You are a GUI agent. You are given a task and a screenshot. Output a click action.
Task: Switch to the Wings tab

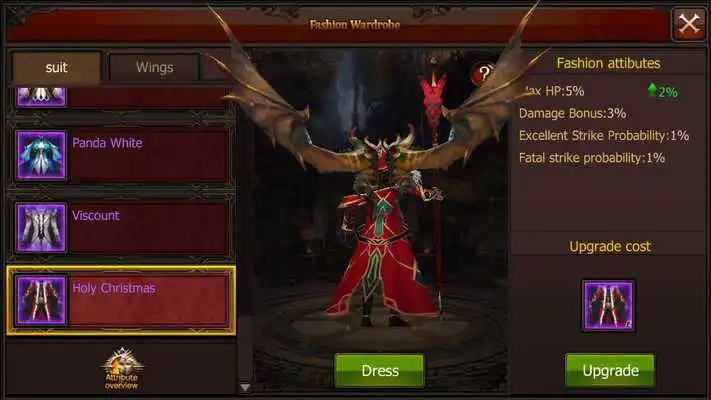154,68
